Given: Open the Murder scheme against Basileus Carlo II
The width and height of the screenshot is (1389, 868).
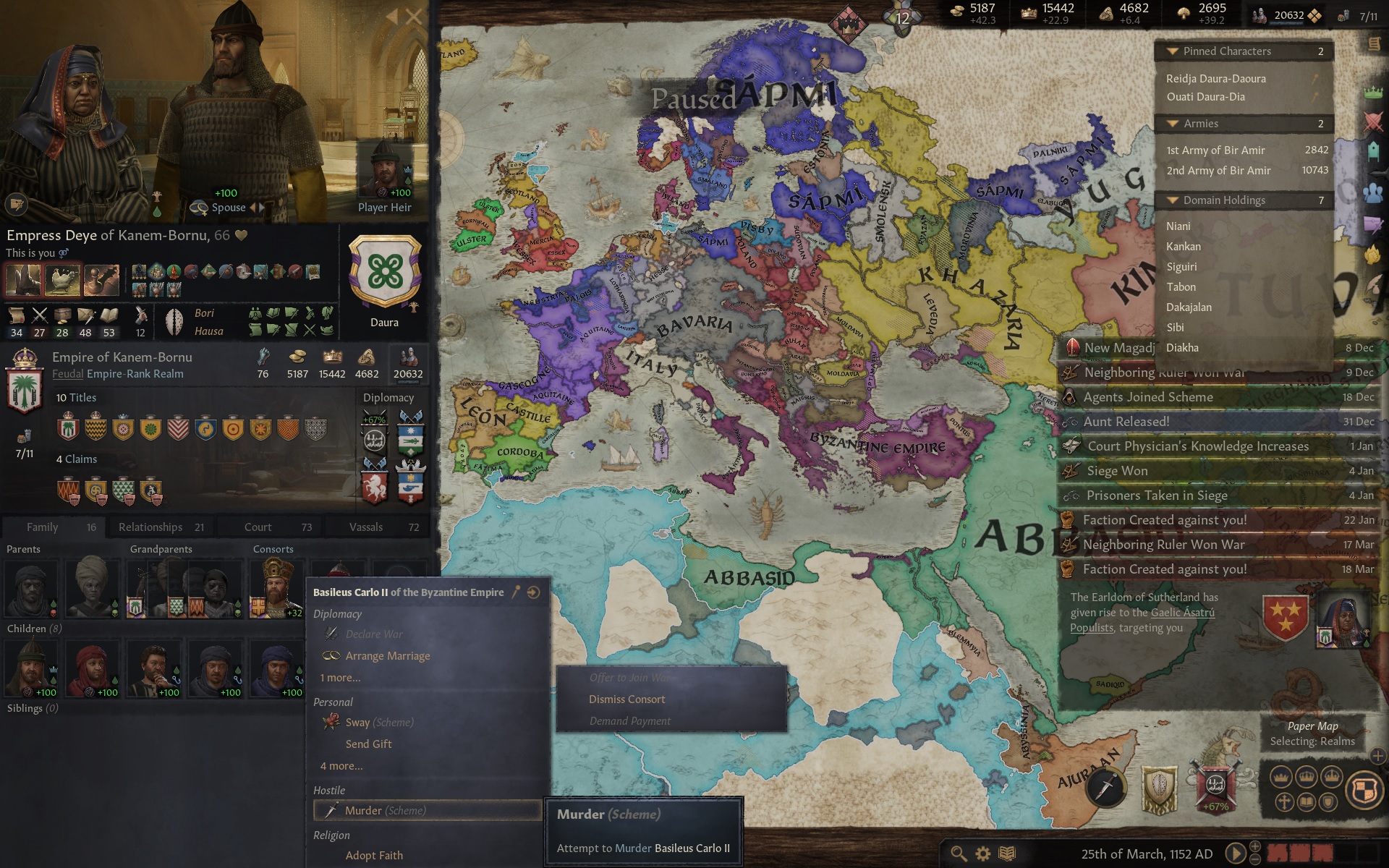Looking at the screenshot, I should [386, 810].
